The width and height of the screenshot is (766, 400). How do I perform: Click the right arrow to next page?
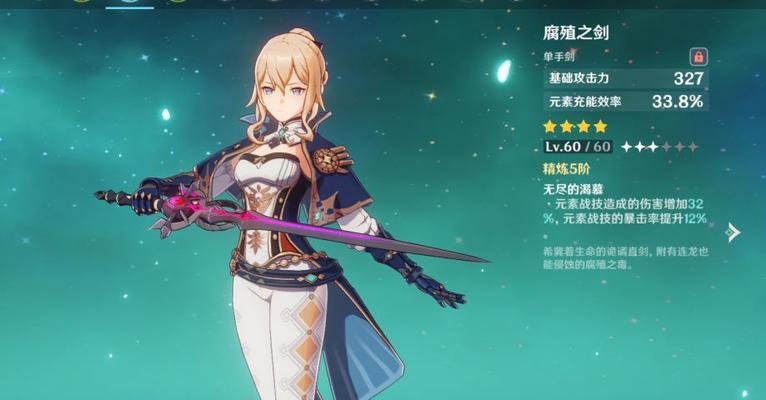733,232
